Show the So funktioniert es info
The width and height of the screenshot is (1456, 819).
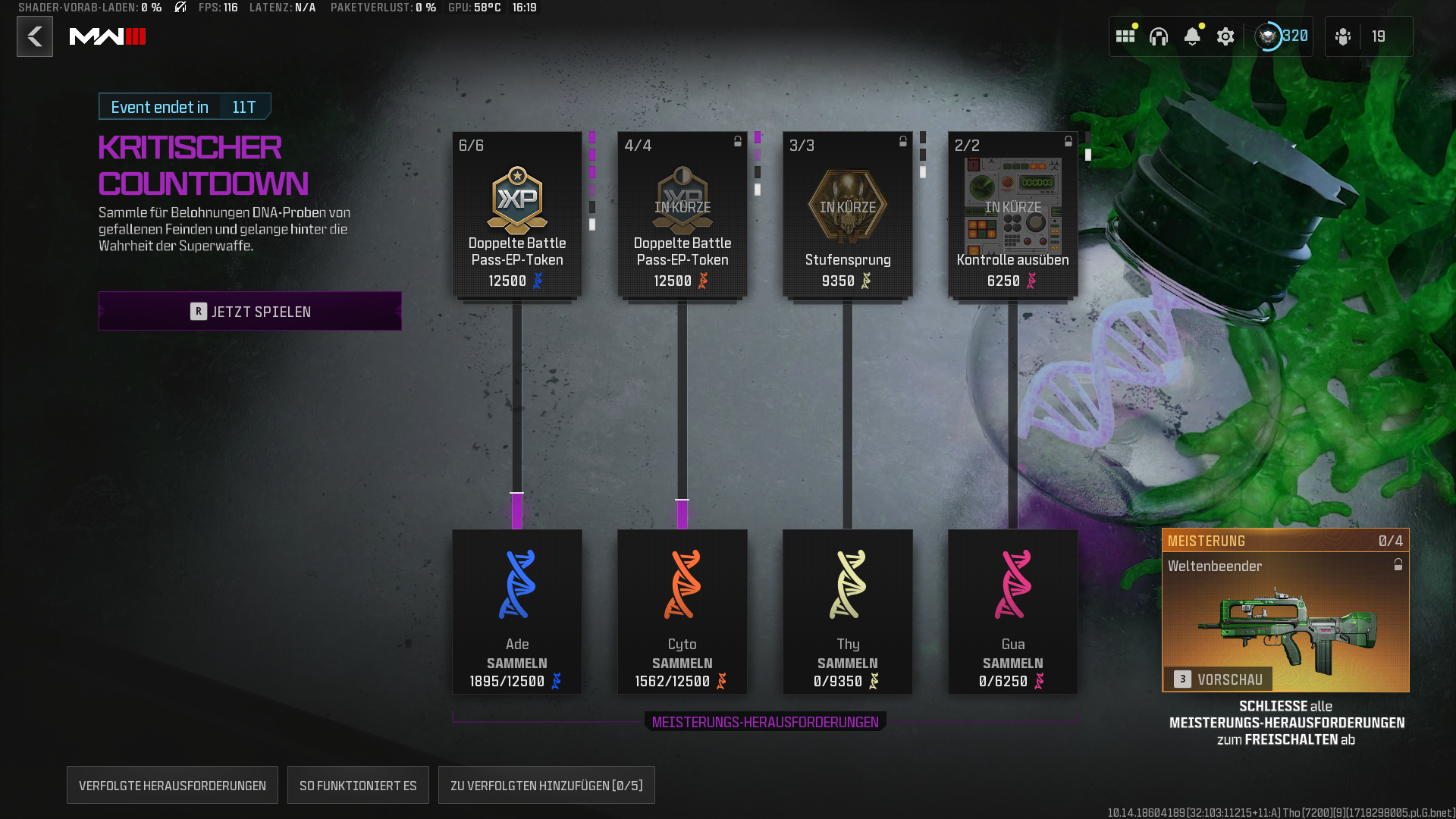(x=358, y=786)
